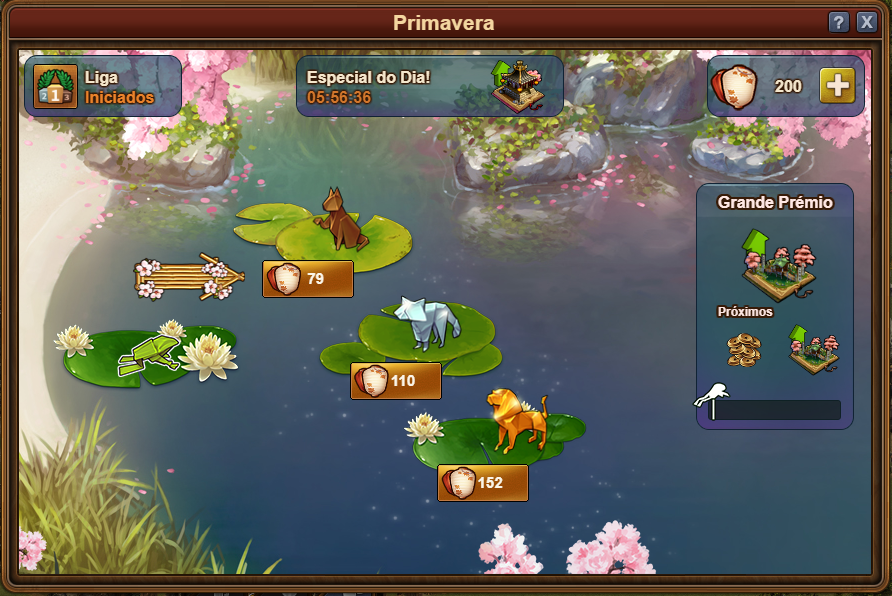This screenshot has height=596, width=892.
Task: Pay 79 lanterns for the brown fox
Action: [308, 279]
